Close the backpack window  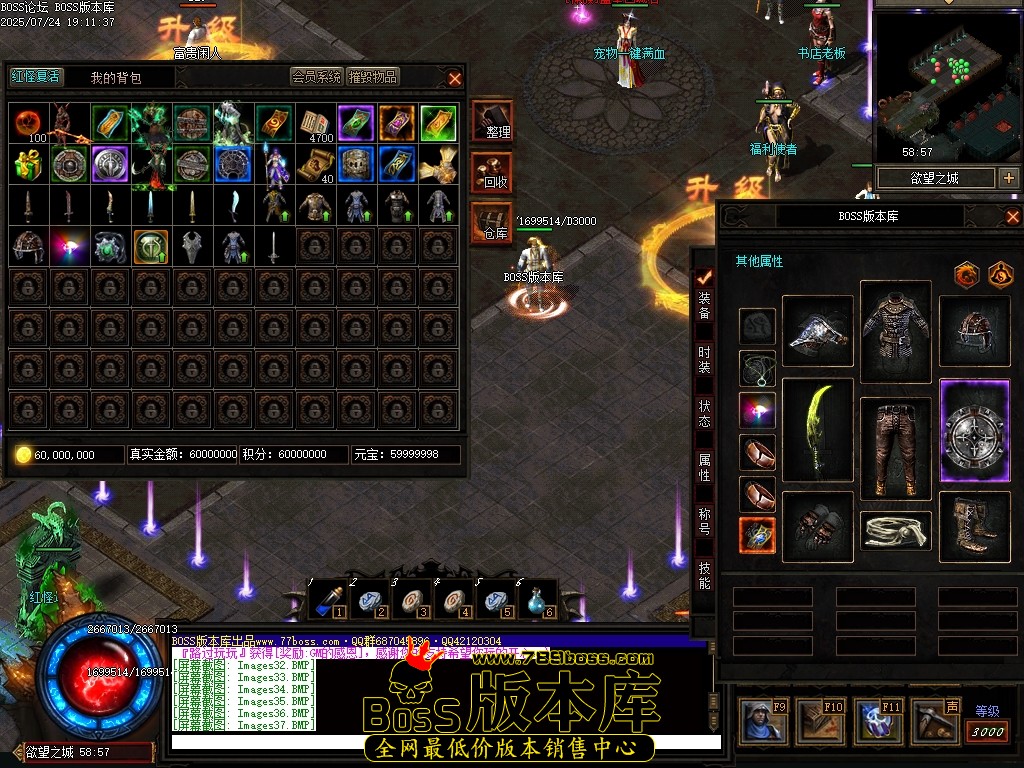(x=455, y=78)
